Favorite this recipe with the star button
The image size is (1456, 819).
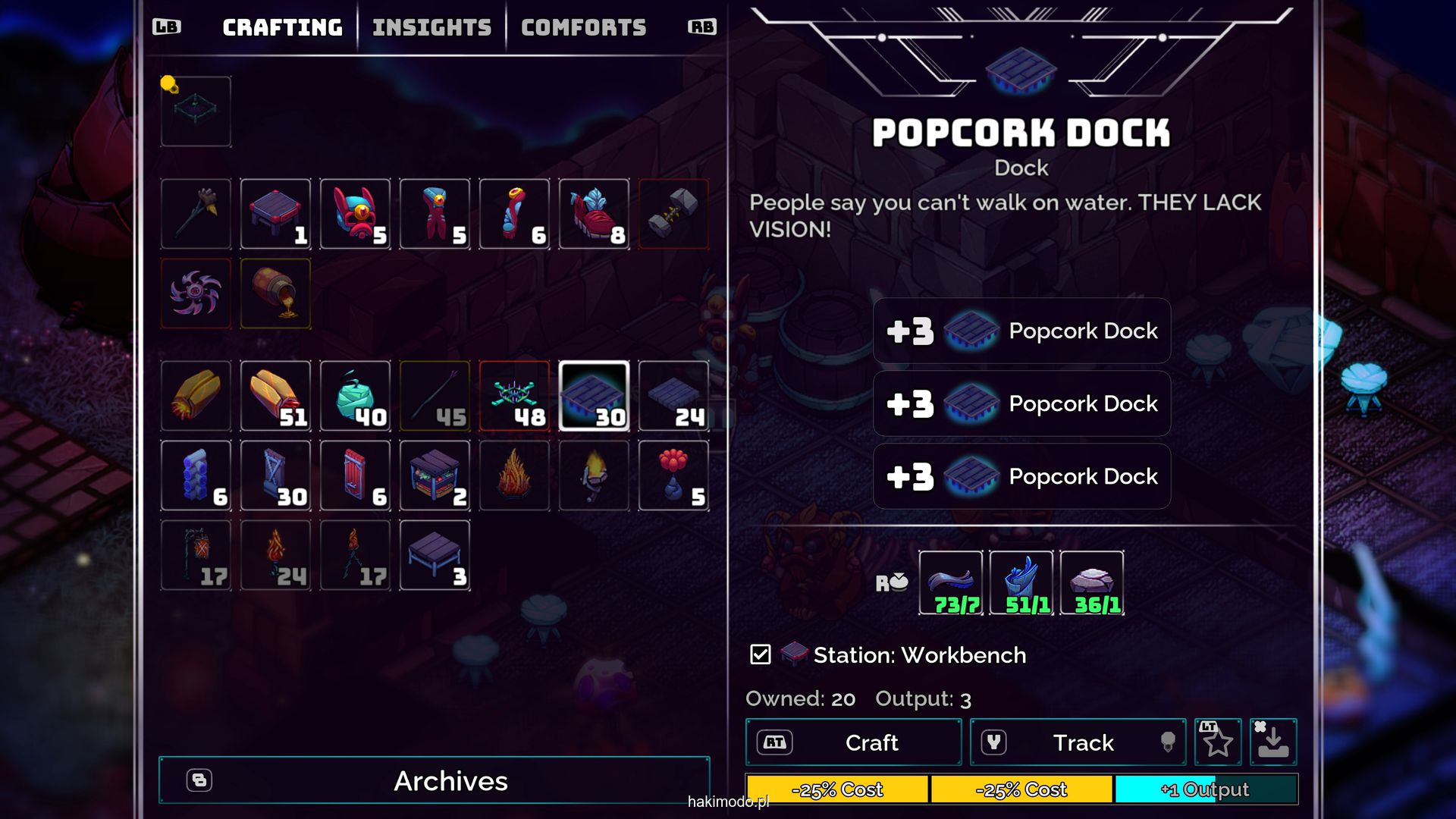click(1218, 742)
